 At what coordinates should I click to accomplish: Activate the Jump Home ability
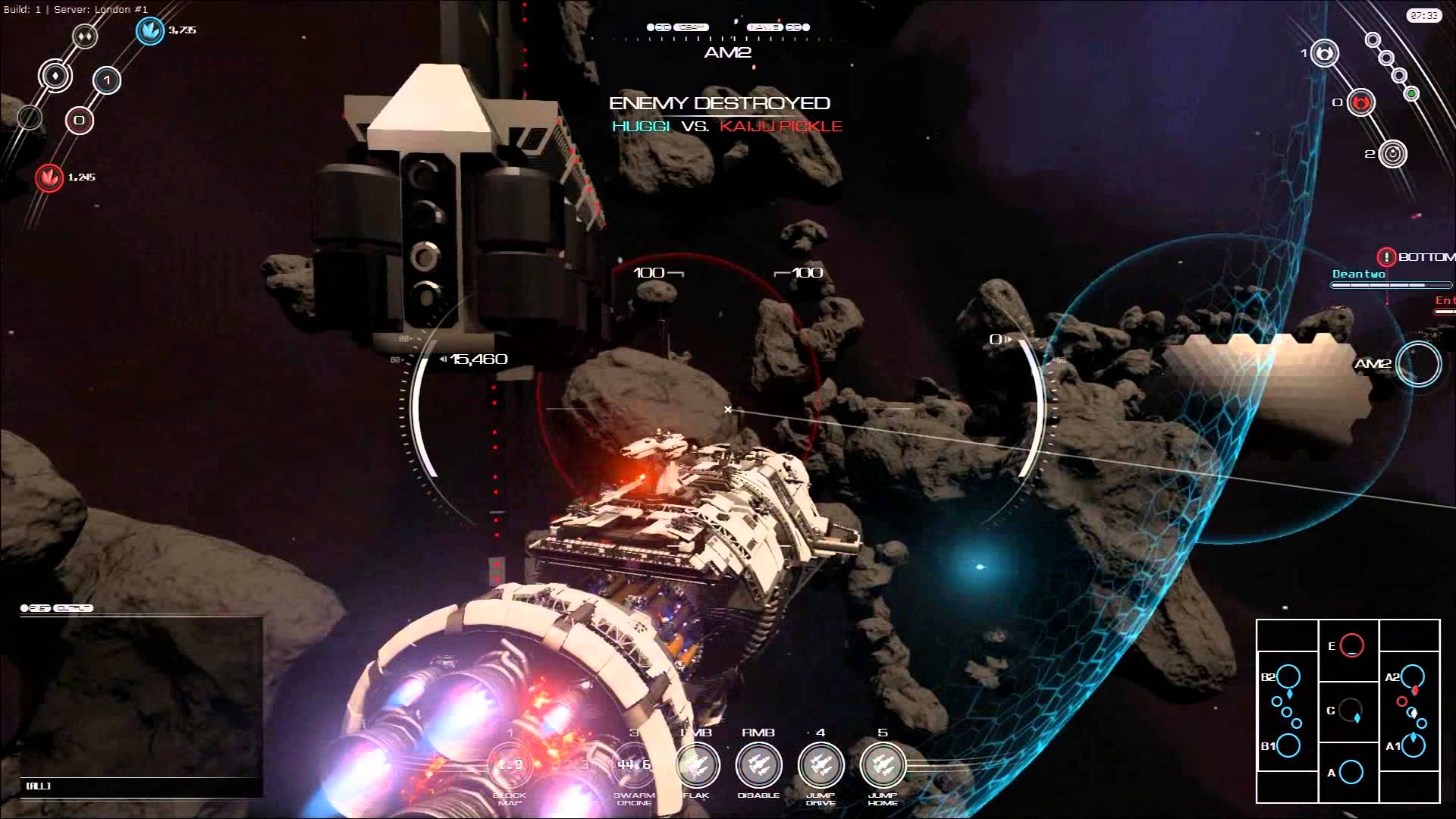pos(883,765)
